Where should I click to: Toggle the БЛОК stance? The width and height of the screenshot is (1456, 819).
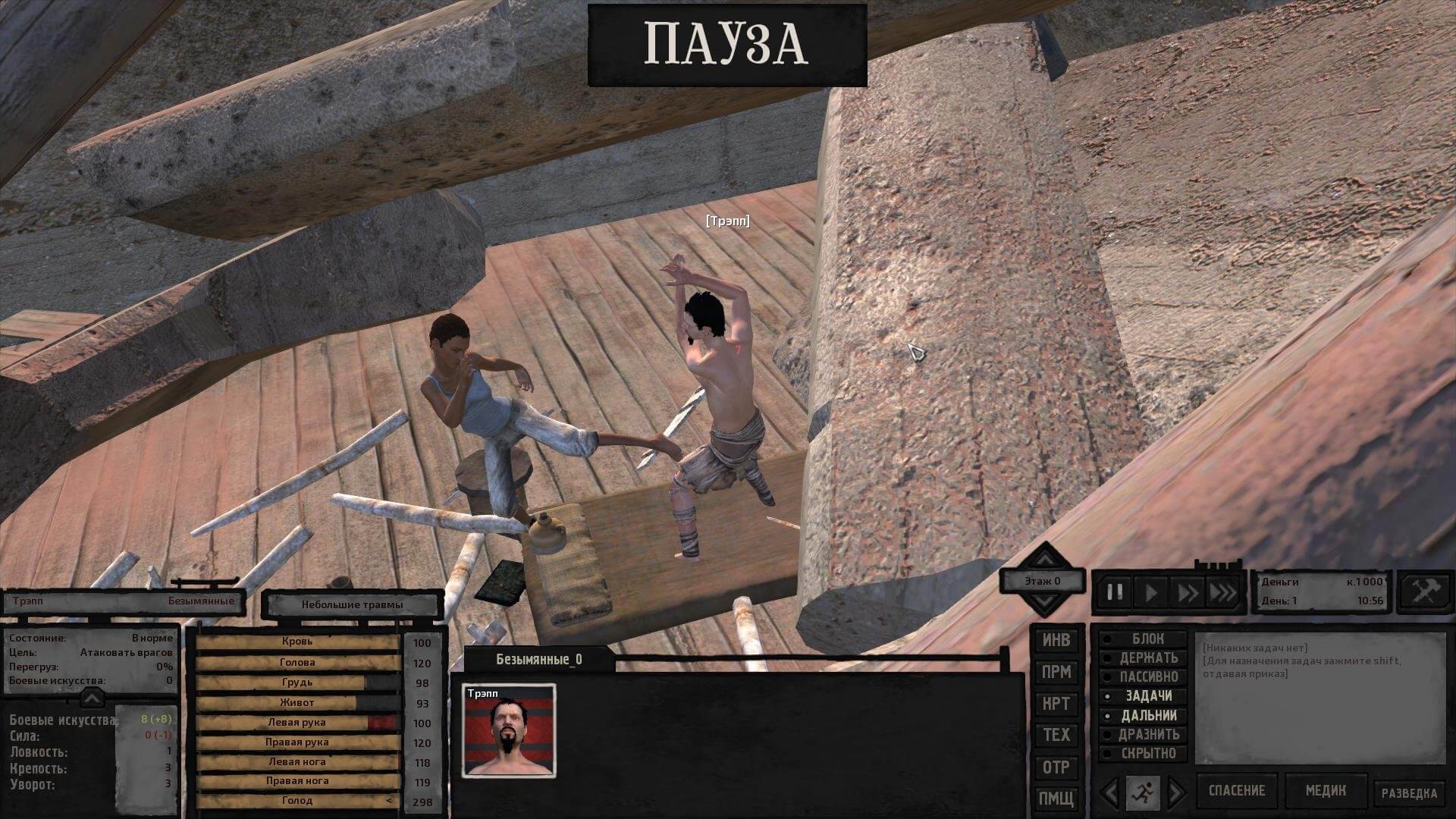[x=1147, y=639]
